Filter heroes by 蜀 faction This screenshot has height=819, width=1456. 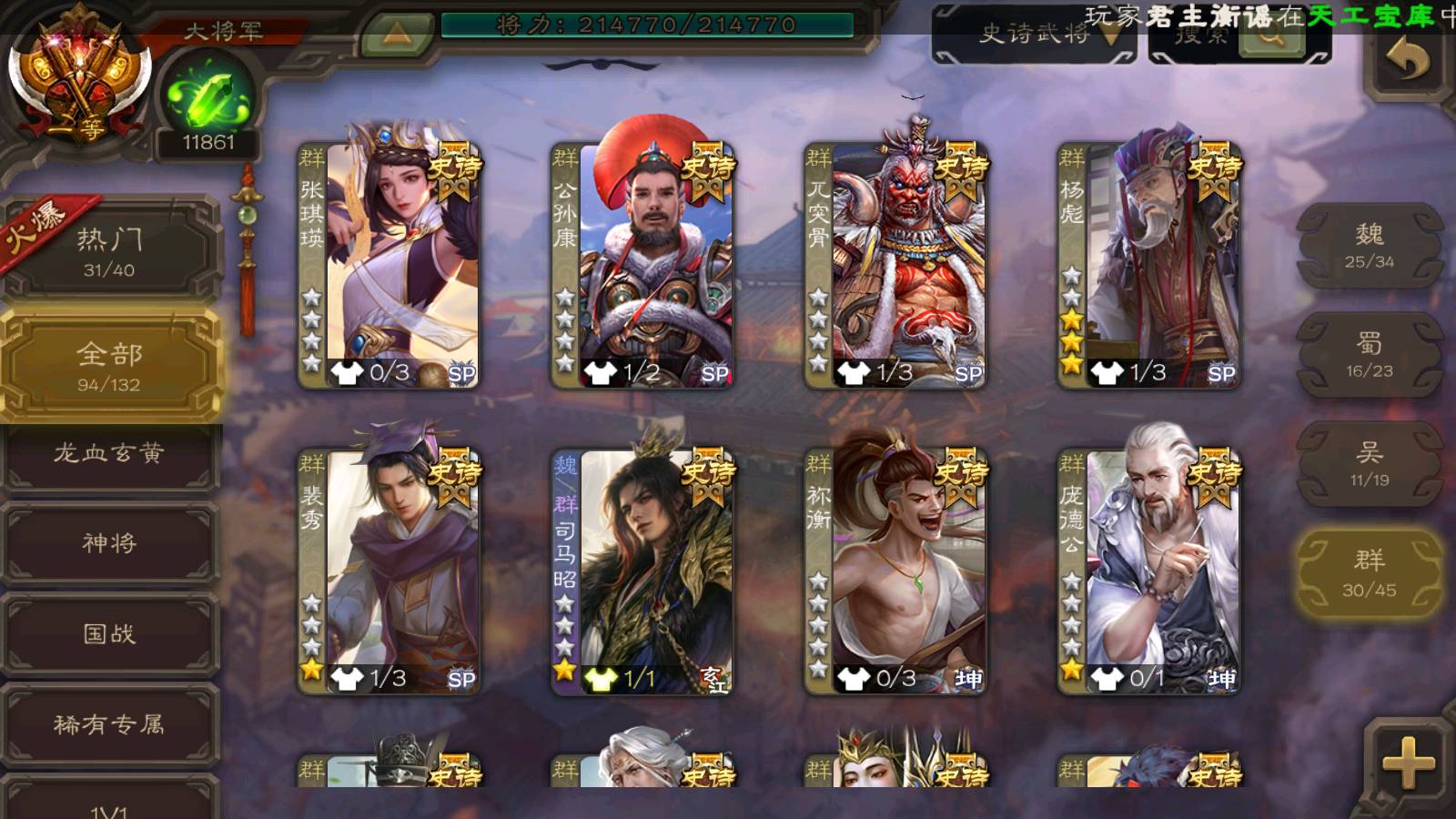(x=1369, y=355)
